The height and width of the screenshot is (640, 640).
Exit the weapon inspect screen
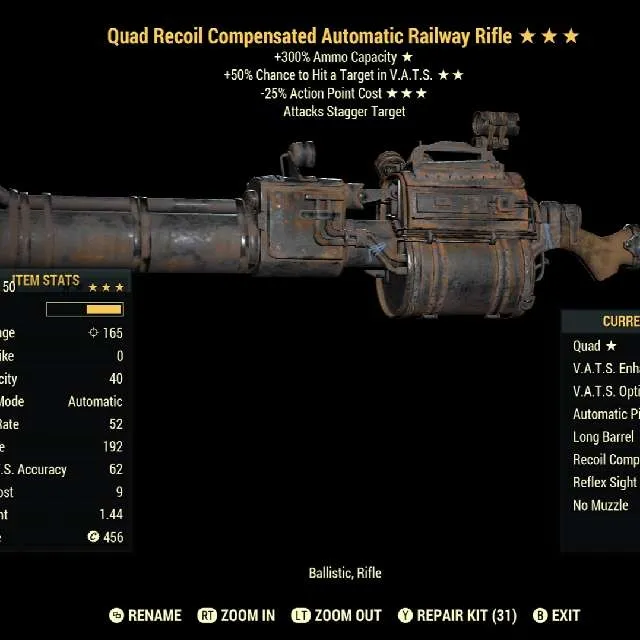(556, 615)
